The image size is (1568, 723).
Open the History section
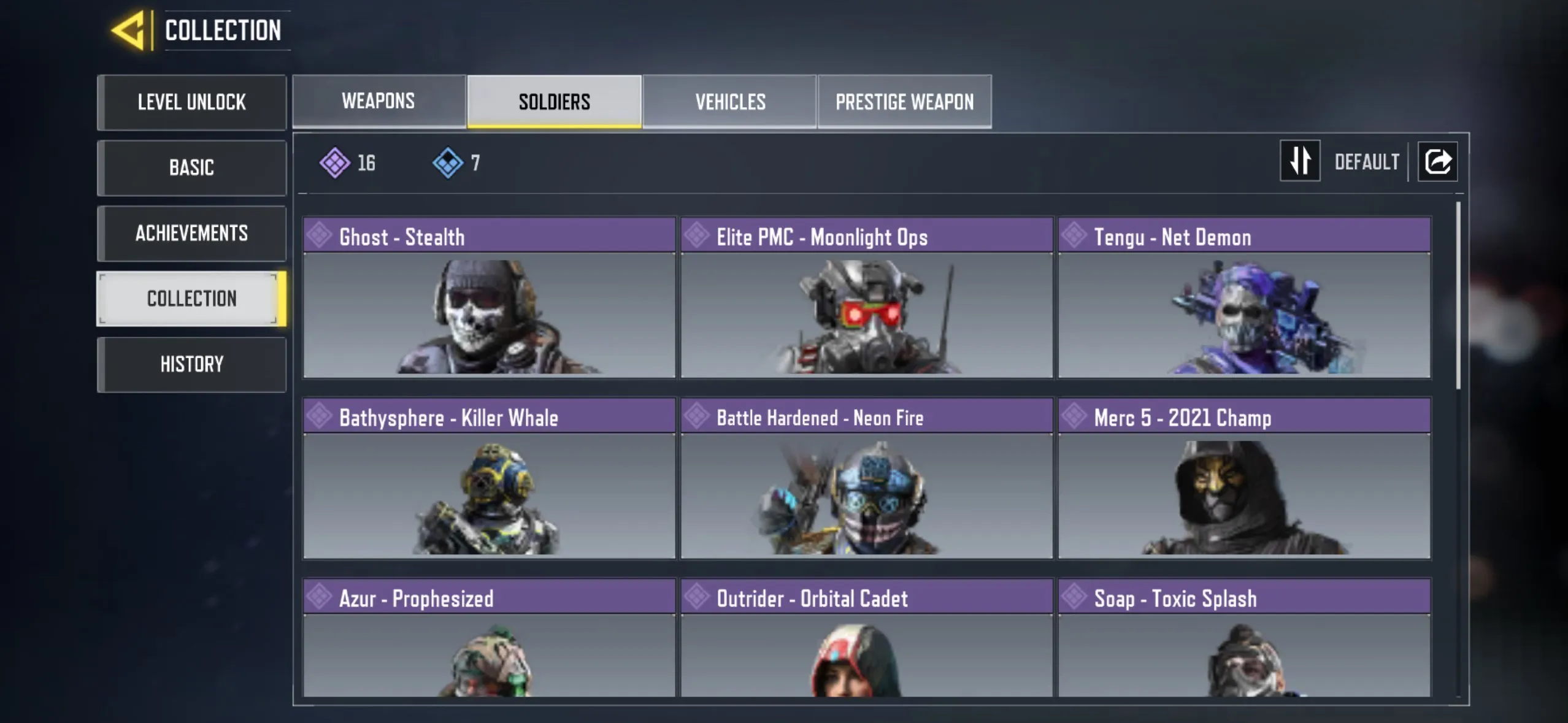click(192, 364)
